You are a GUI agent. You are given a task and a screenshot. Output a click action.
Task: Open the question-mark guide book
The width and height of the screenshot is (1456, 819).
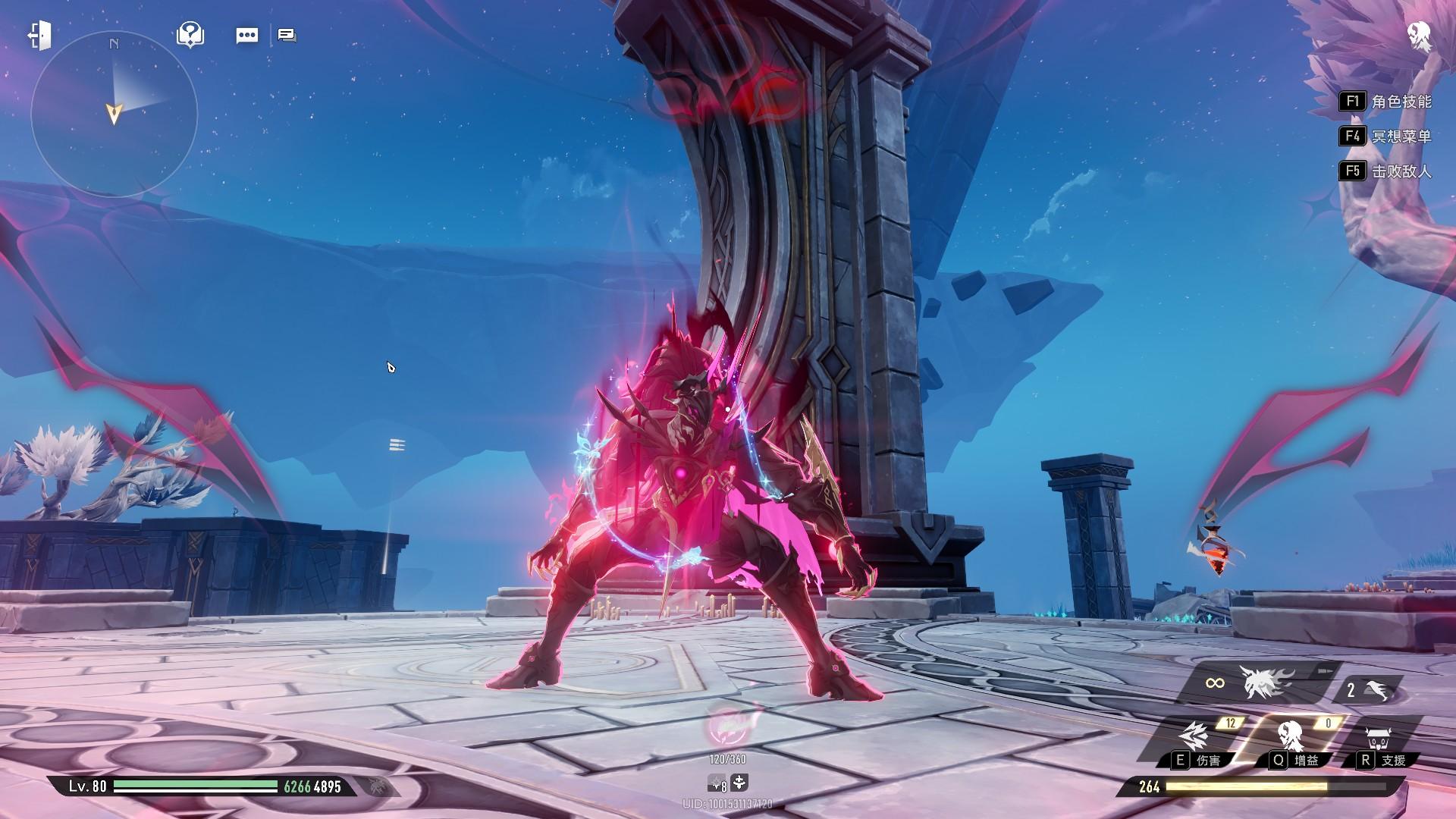click(190, 35)
